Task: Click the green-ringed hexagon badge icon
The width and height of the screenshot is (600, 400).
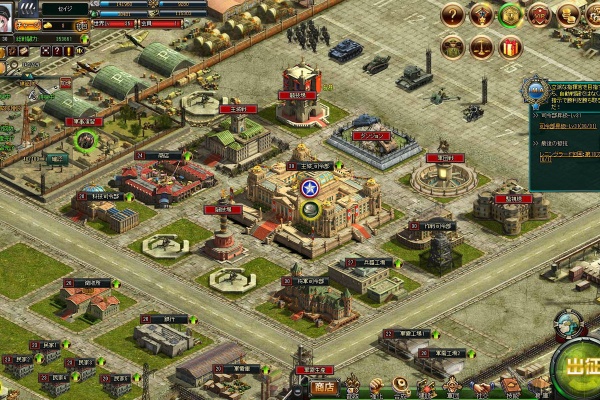Action: click(511, 15)
